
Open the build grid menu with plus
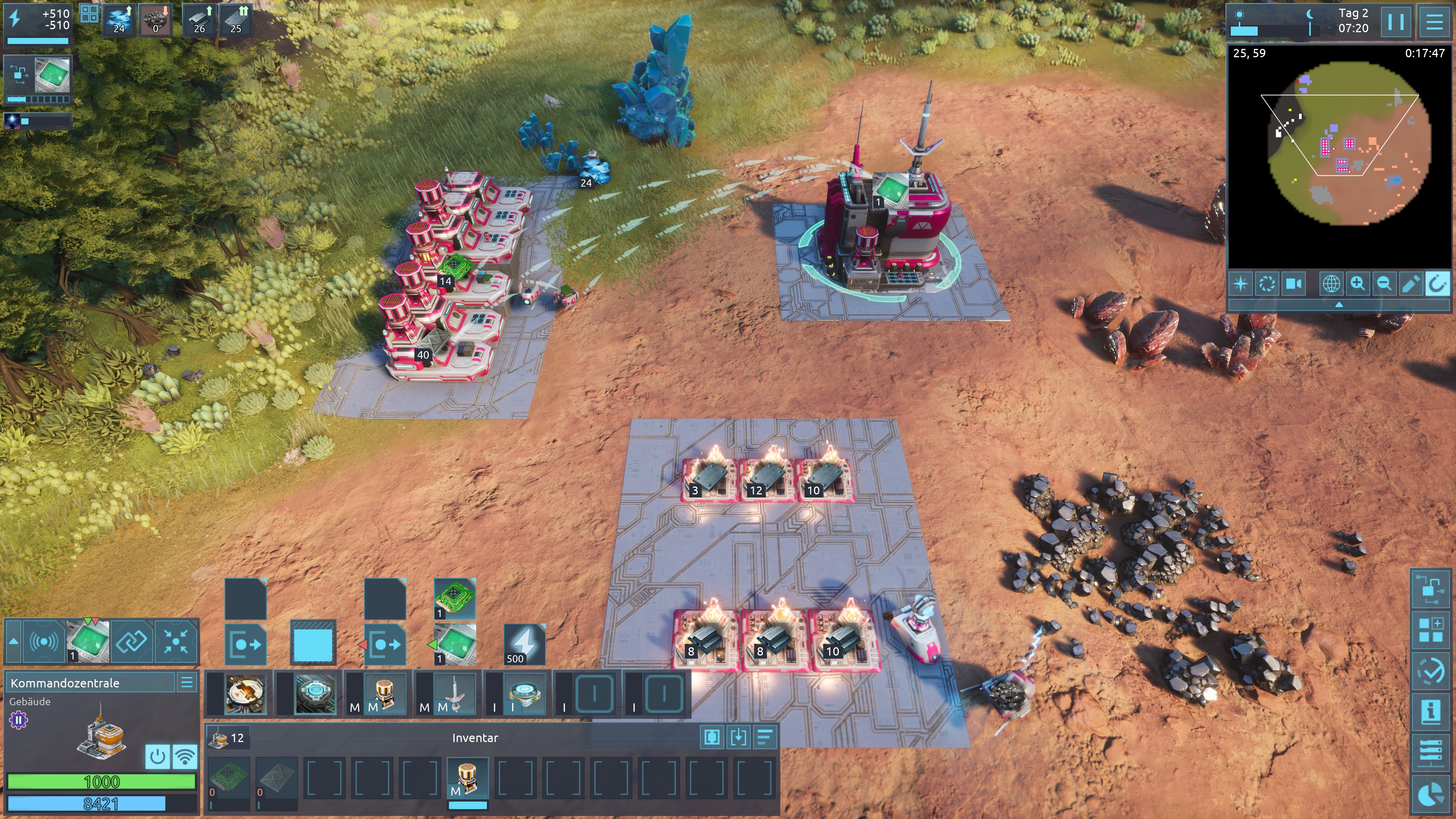click(x=1431, y=630)
